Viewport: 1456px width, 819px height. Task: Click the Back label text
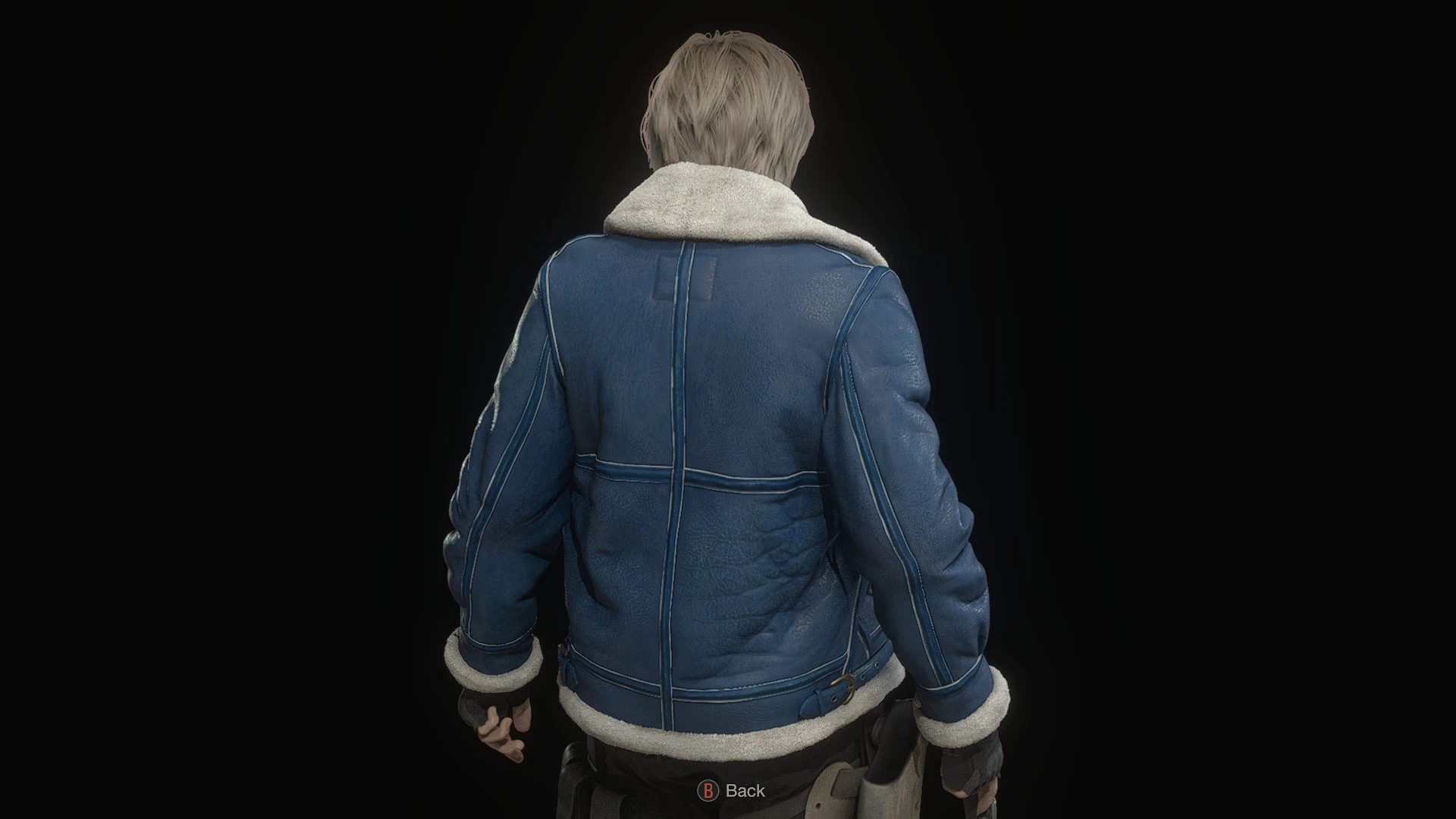[745, 791]
